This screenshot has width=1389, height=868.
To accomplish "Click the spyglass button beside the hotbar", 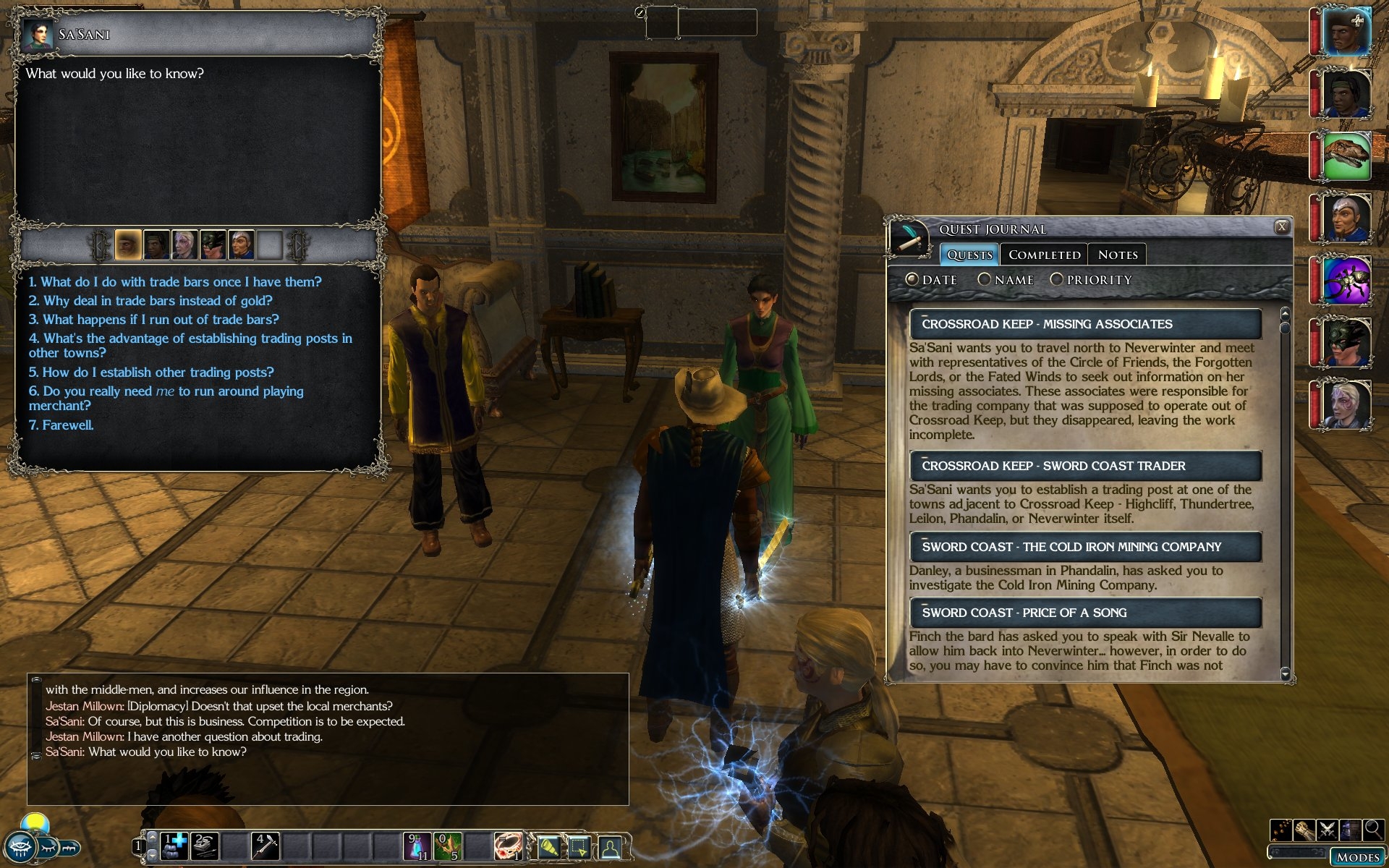I will coord(548,846).
